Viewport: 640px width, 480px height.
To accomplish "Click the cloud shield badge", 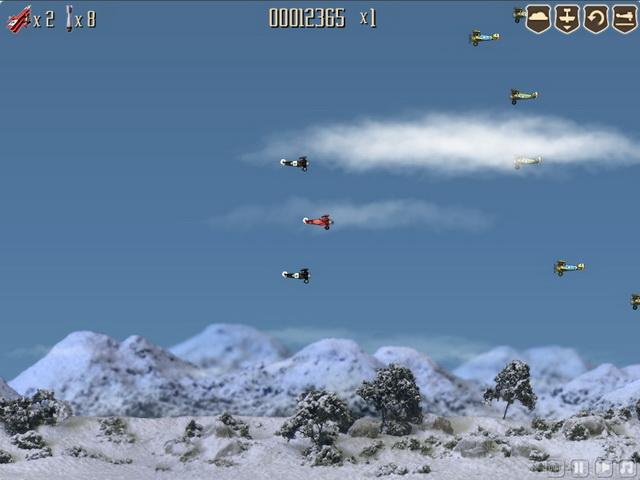I will click(x=539, y=18).
